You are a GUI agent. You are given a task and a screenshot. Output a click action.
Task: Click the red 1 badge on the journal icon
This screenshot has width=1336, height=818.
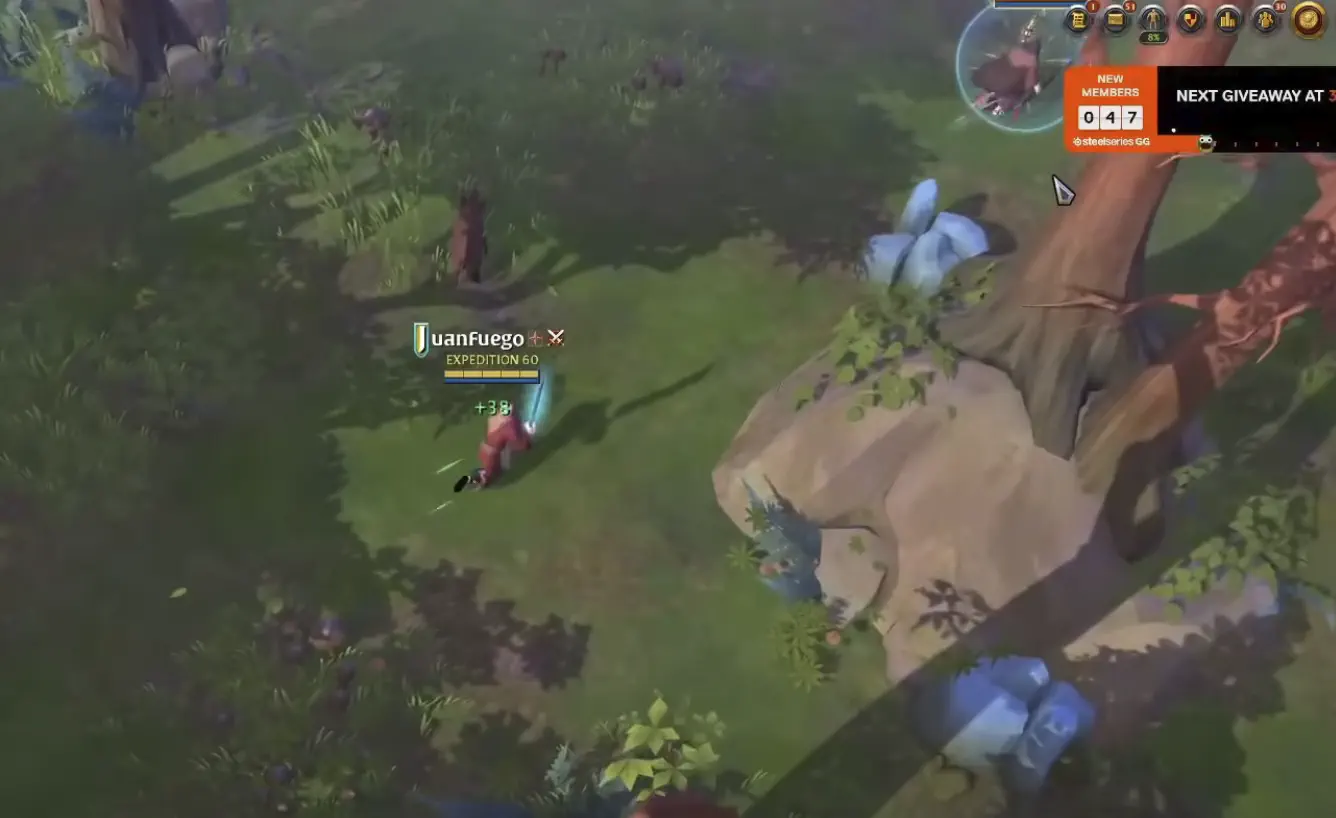1091,6
